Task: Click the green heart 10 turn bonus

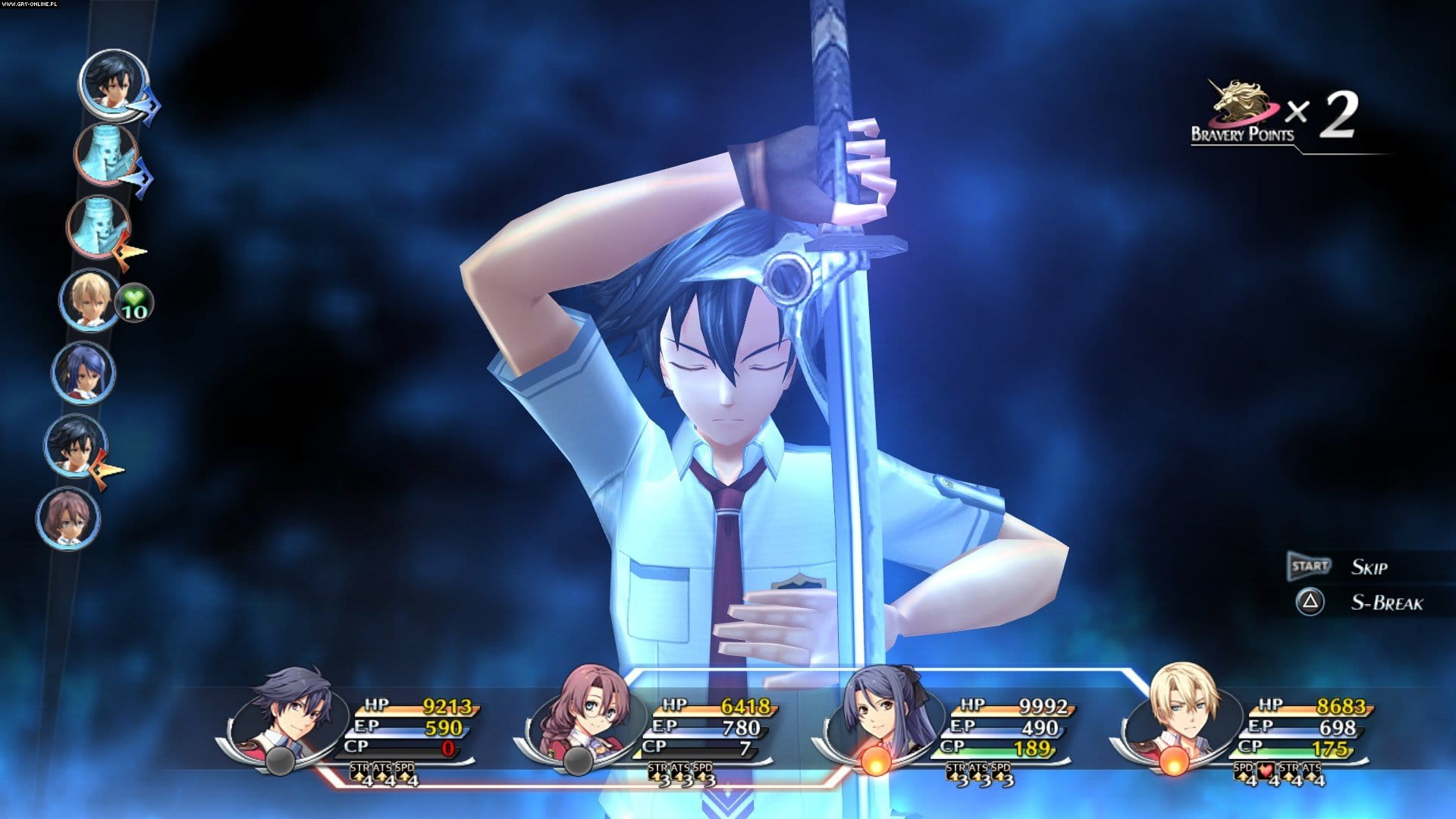Action: pos(135,303)
